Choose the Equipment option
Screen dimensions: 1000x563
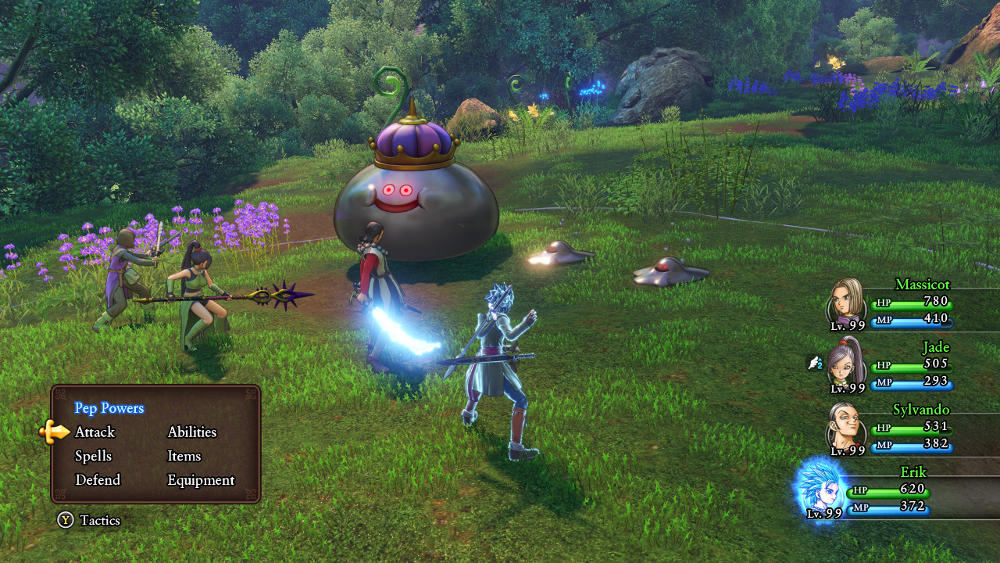tap(201, 480)
